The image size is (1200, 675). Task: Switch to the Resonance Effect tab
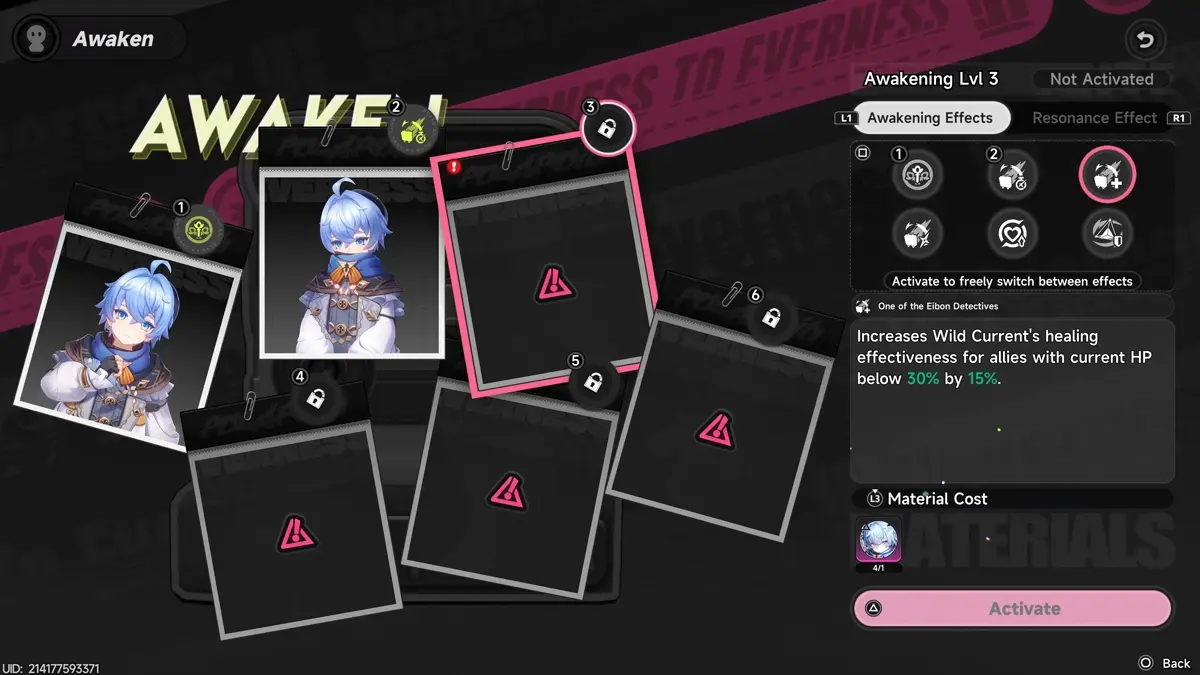click(1094, 118)
